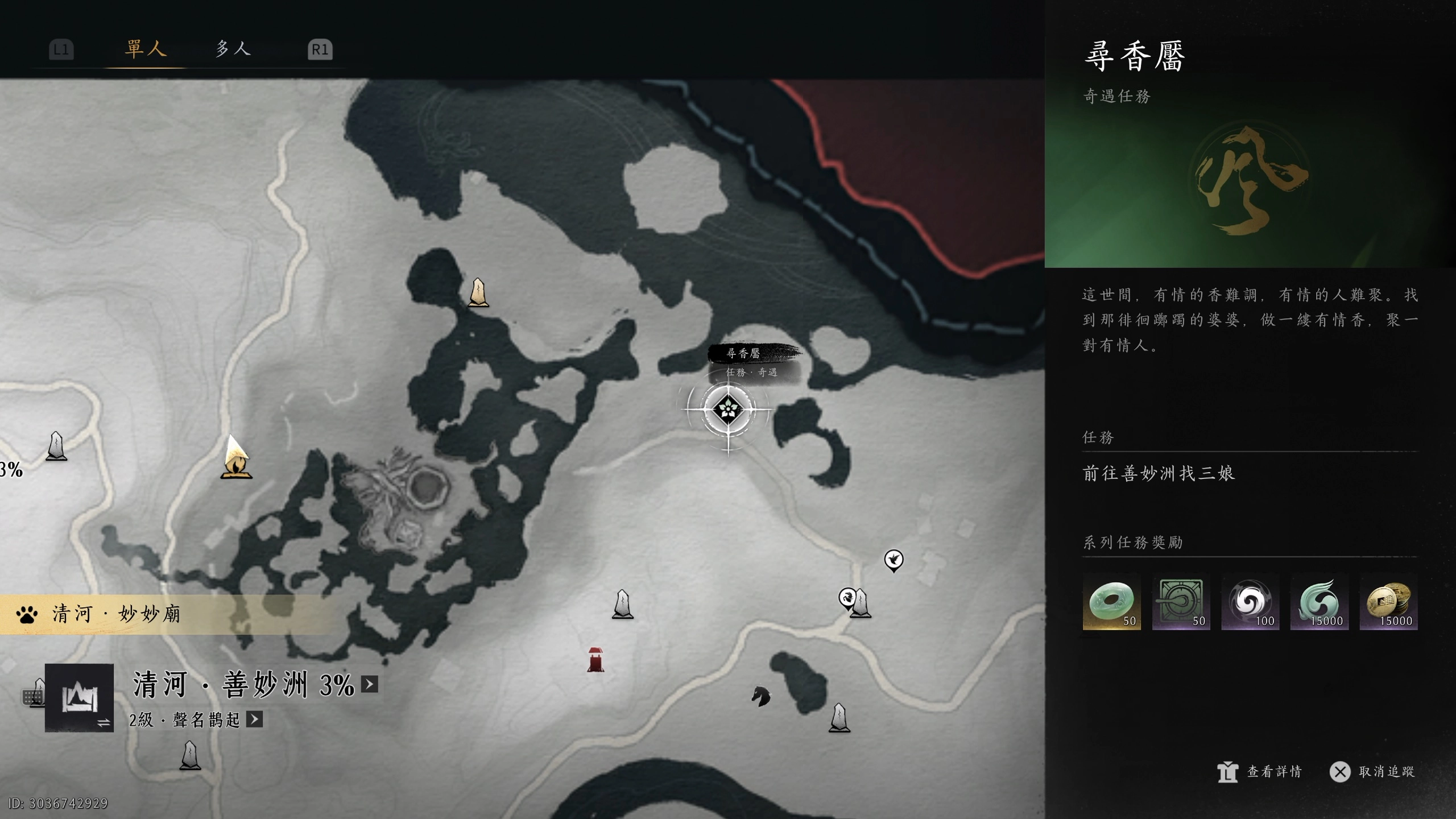
Task: Select the red shrine marker on the map
Action: 595,659
